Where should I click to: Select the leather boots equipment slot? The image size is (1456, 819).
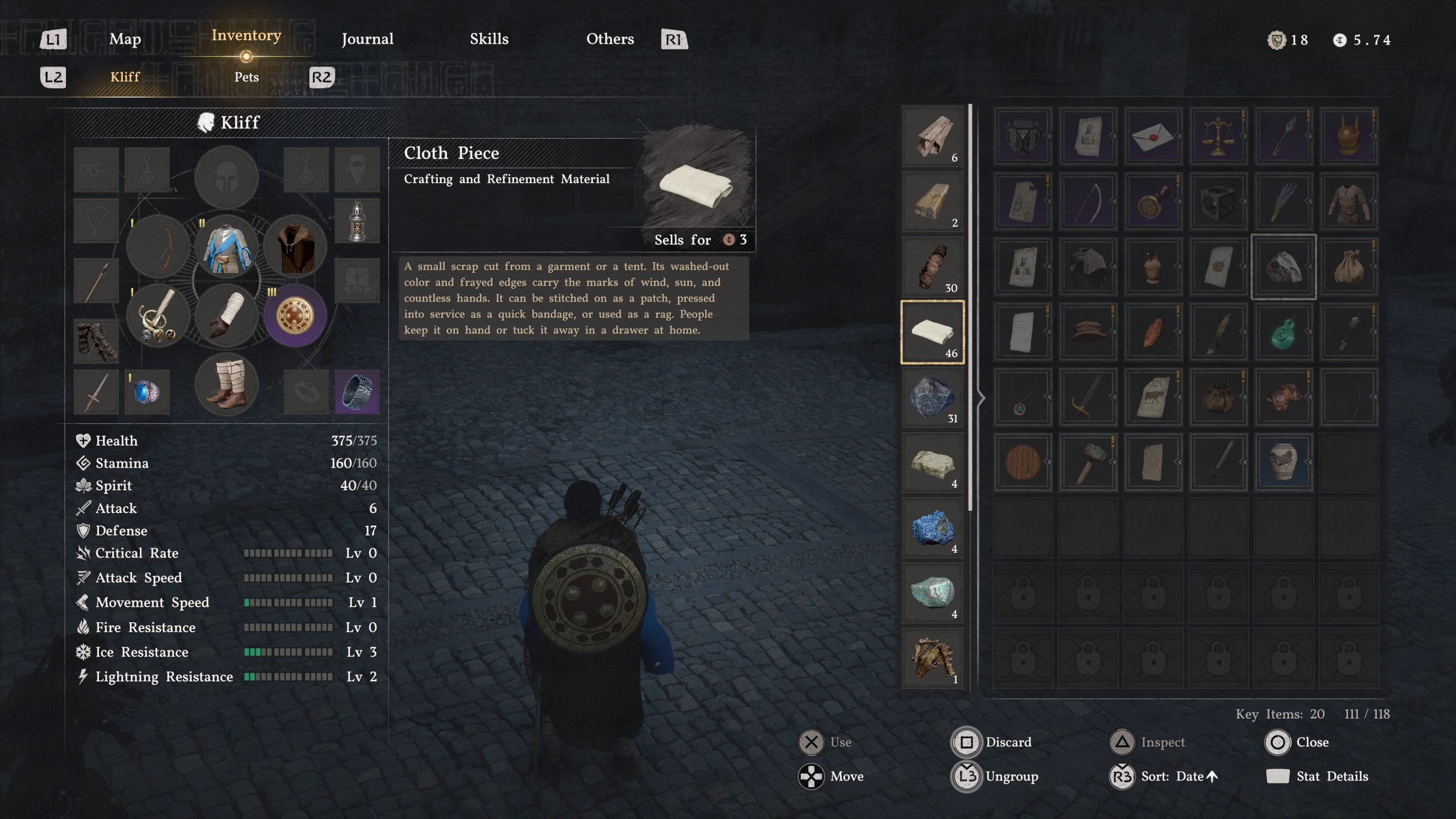(226, 384)
